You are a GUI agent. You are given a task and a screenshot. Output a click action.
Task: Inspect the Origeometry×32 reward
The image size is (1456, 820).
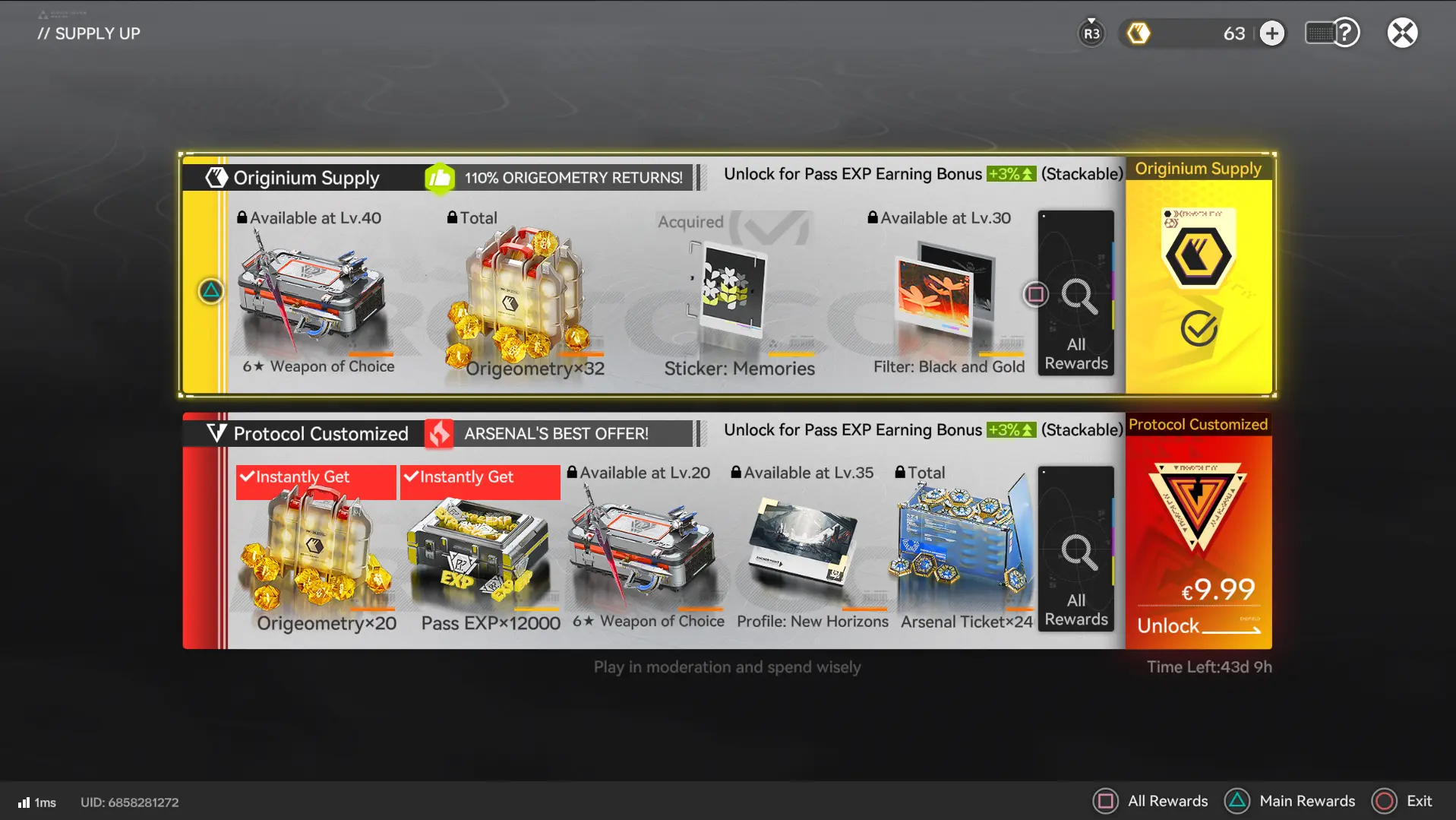[524, 296]
